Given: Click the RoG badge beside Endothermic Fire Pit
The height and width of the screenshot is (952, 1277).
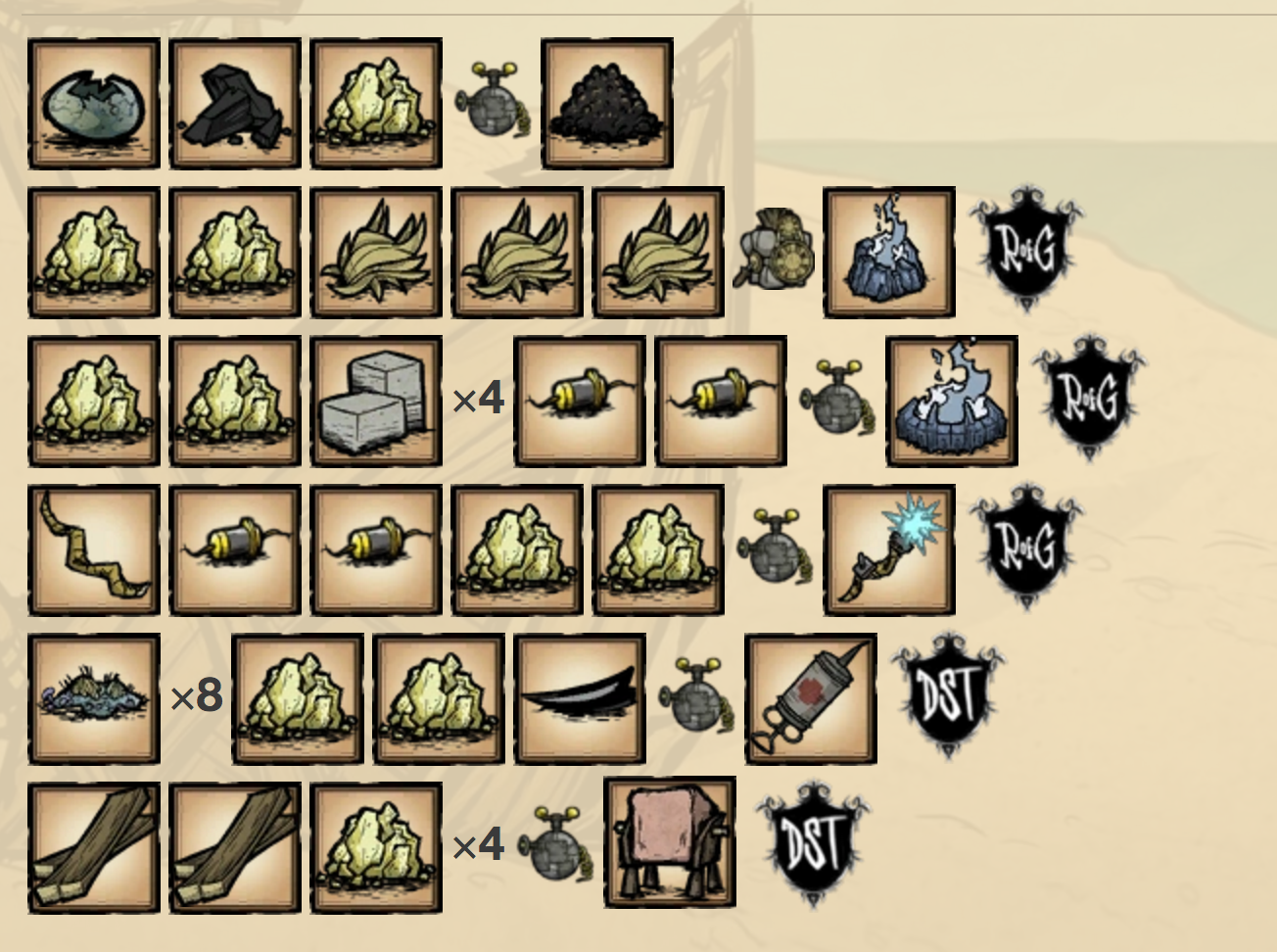Looking at the screenshot, I should [1088, 398].
